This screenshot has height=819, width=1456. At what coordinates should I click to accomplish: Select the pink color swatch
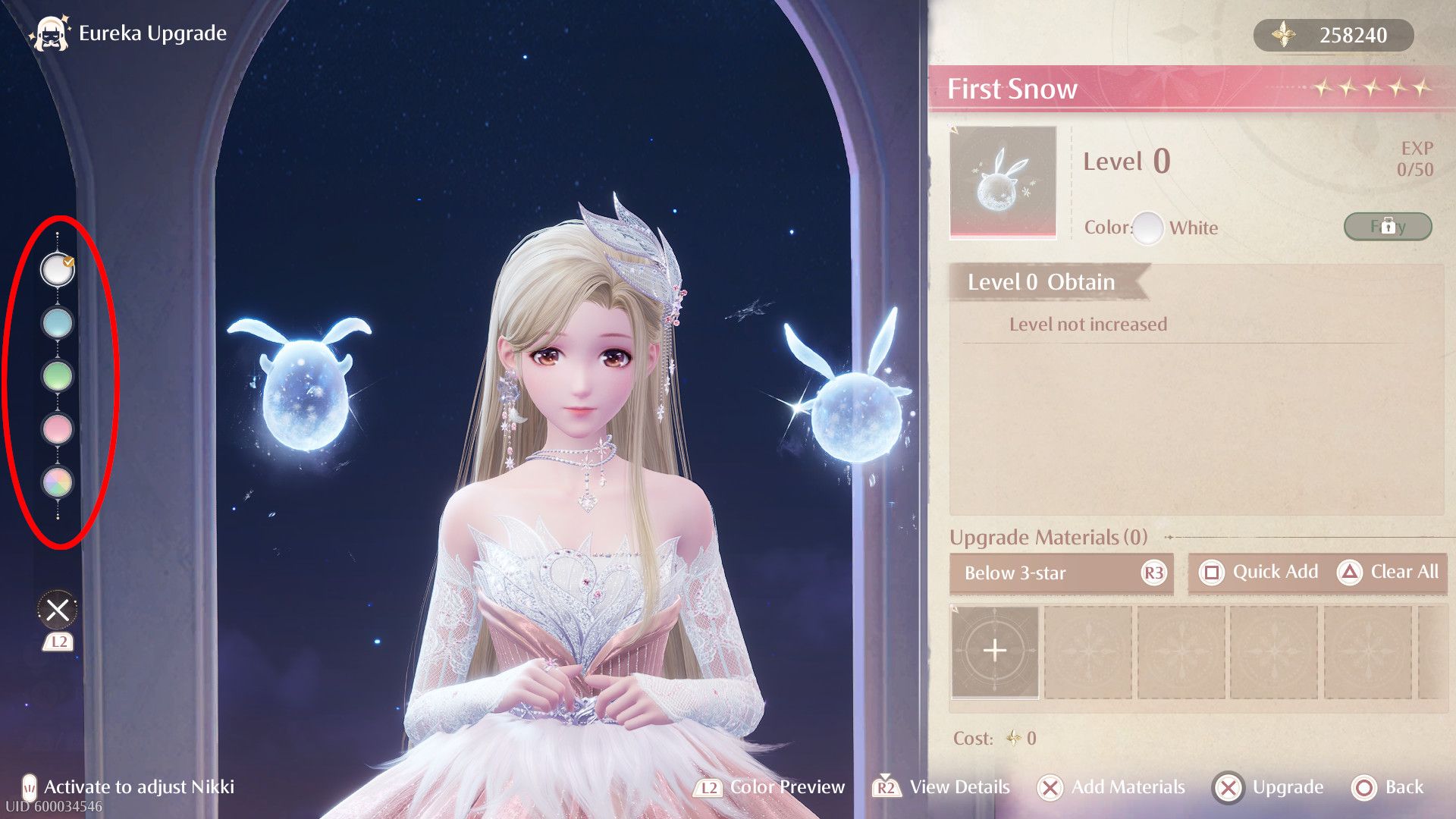(58, 428)
